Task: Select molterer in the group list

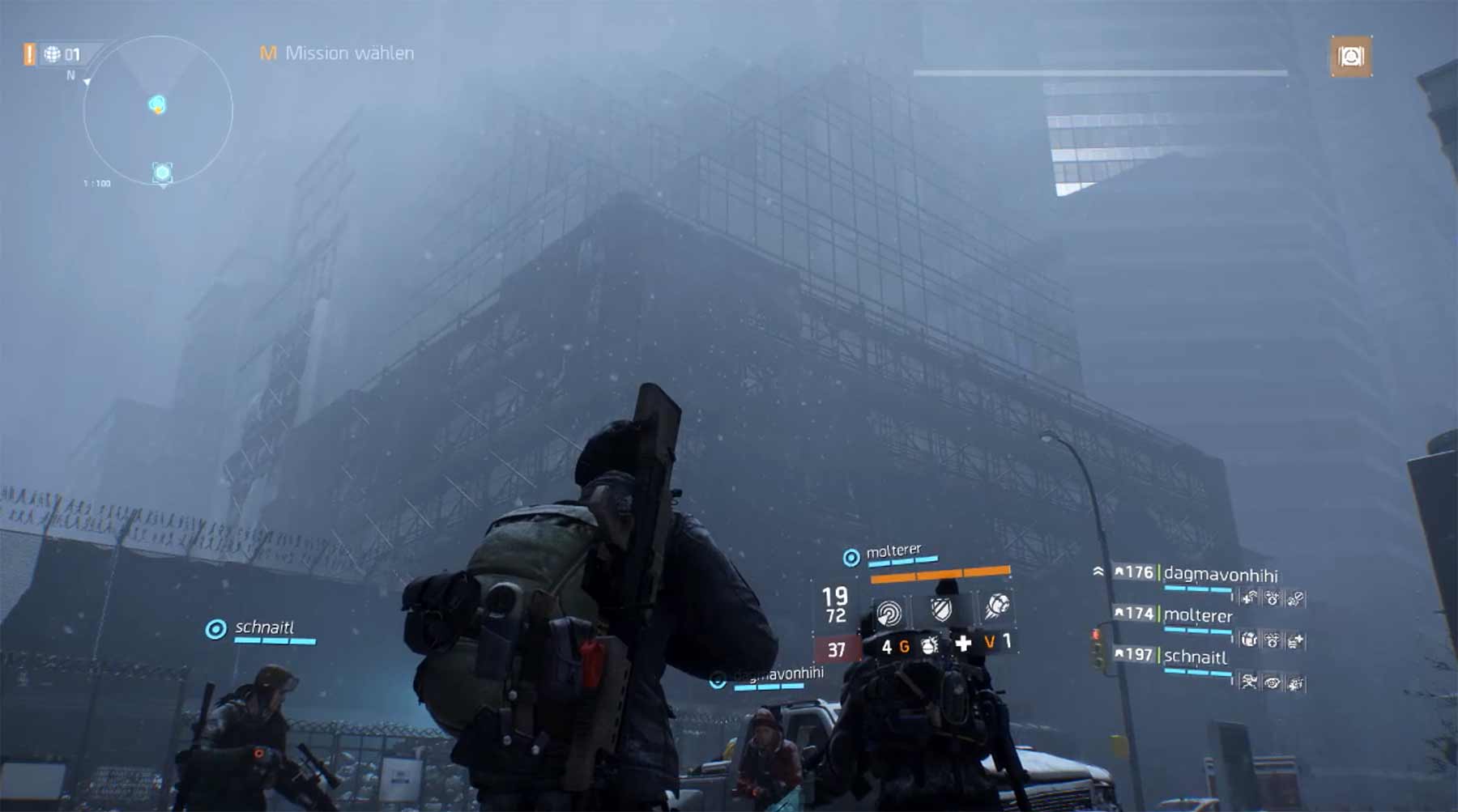Action: point(1198,615)
